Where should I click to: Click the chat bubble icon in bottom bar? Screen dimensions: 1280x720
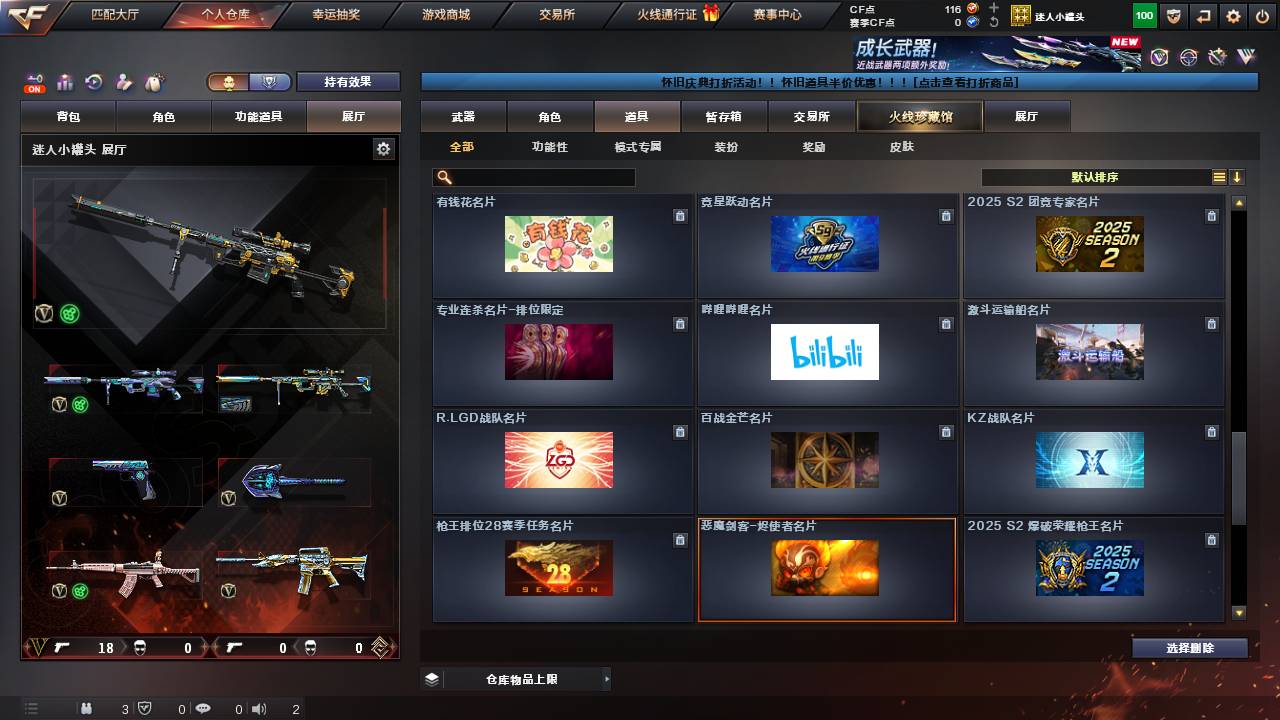point(203,710)
